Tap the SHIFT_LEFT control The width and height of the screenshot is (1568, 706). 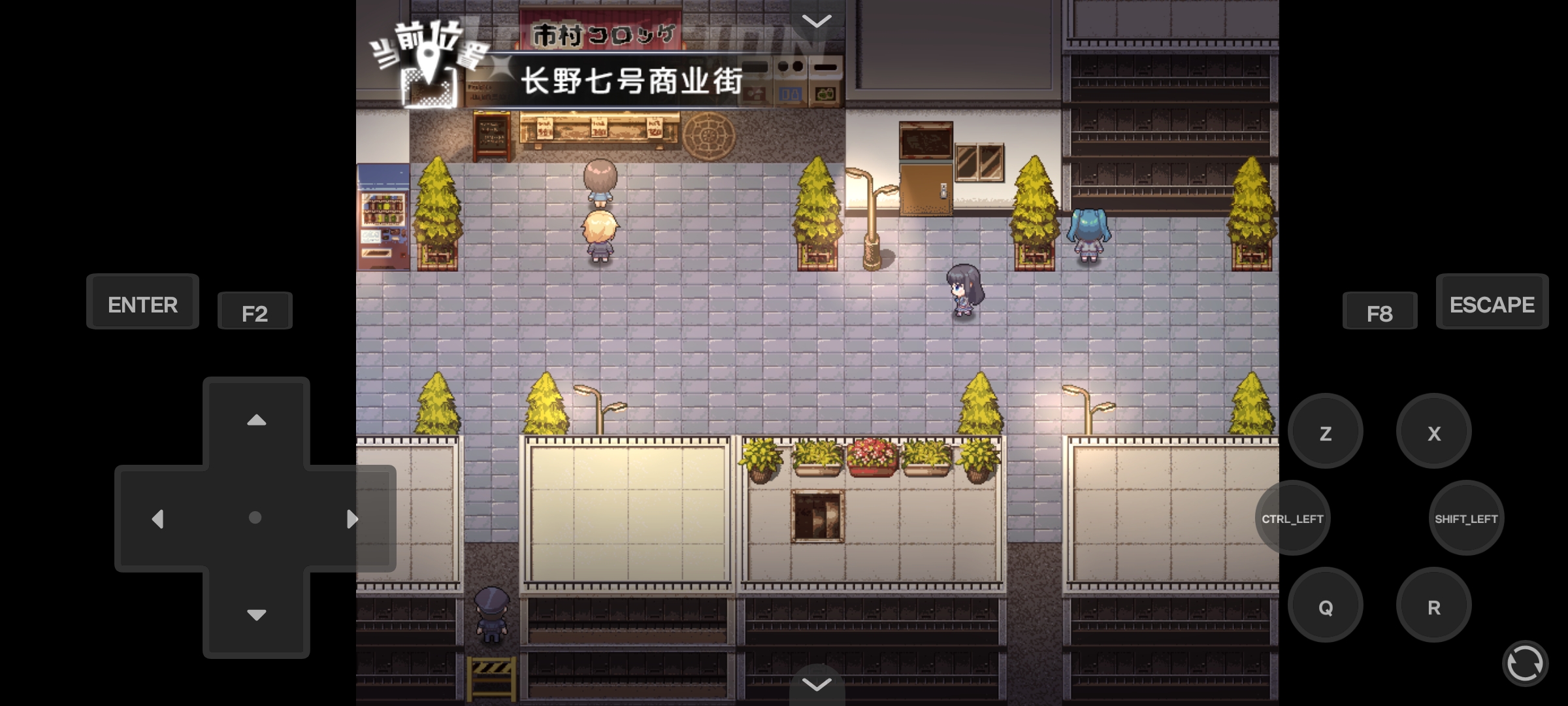pyautogui.click(x=1467, y=518)
